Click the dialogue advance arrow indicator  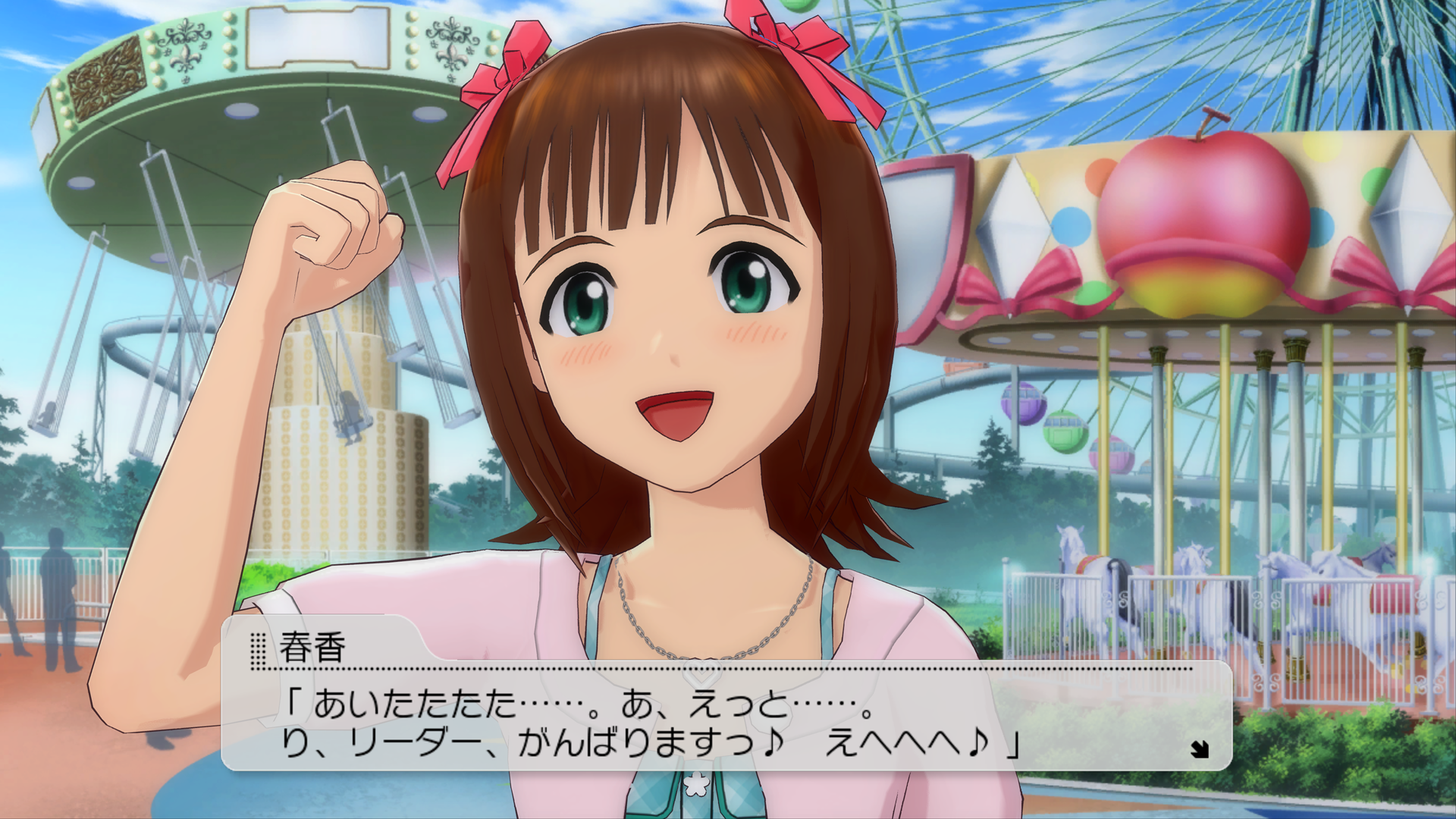(1199, 749)
